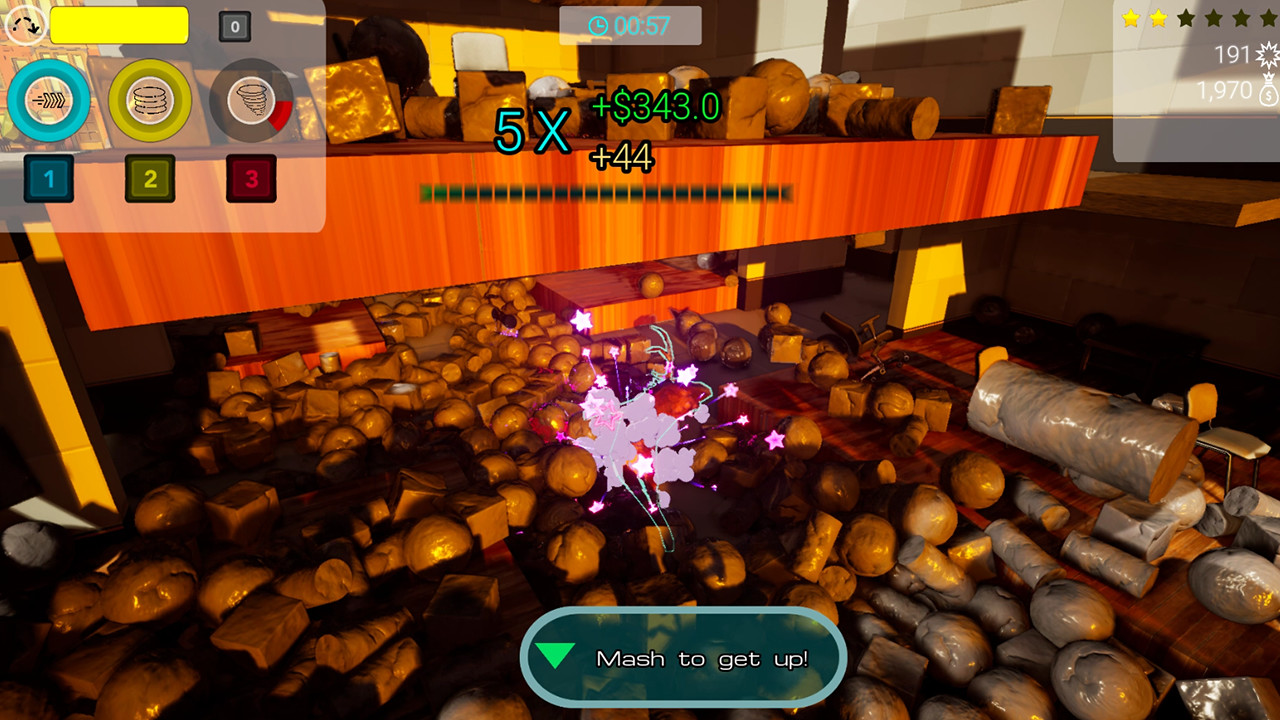Expand the grey counter box showing 0
This screenshot has width=1280, height=720.
[234, 26]
